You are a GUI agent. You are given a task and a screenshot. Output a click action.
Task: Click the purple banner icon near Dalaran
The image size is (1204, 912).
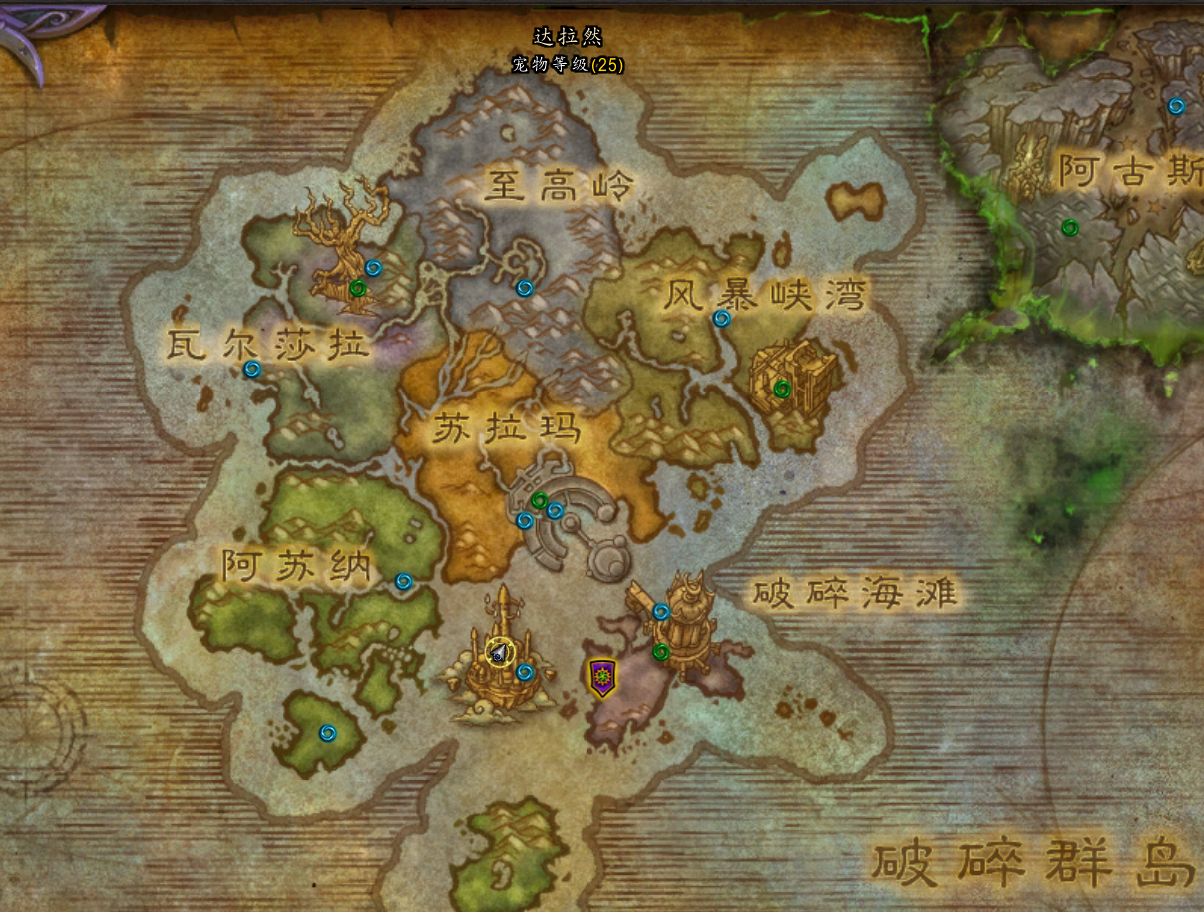point(600,678)
